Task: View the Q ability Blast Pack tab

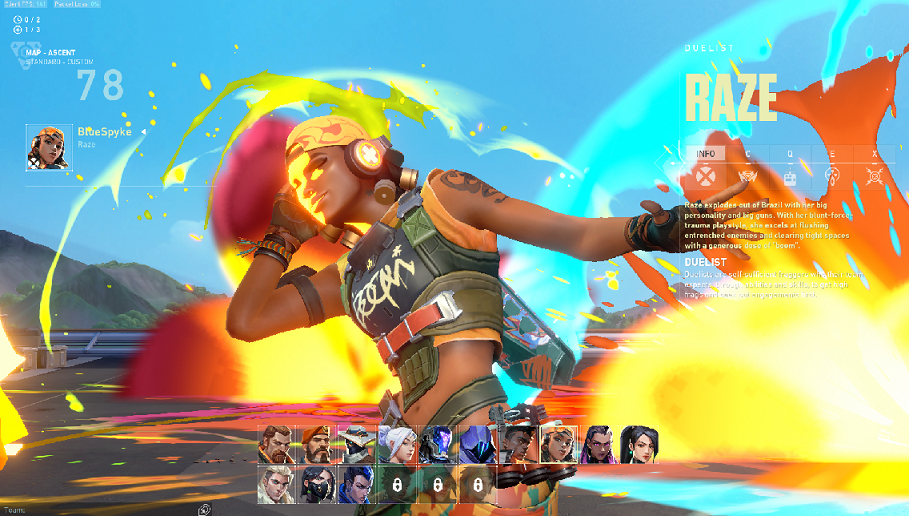Action: coord(790,154)
